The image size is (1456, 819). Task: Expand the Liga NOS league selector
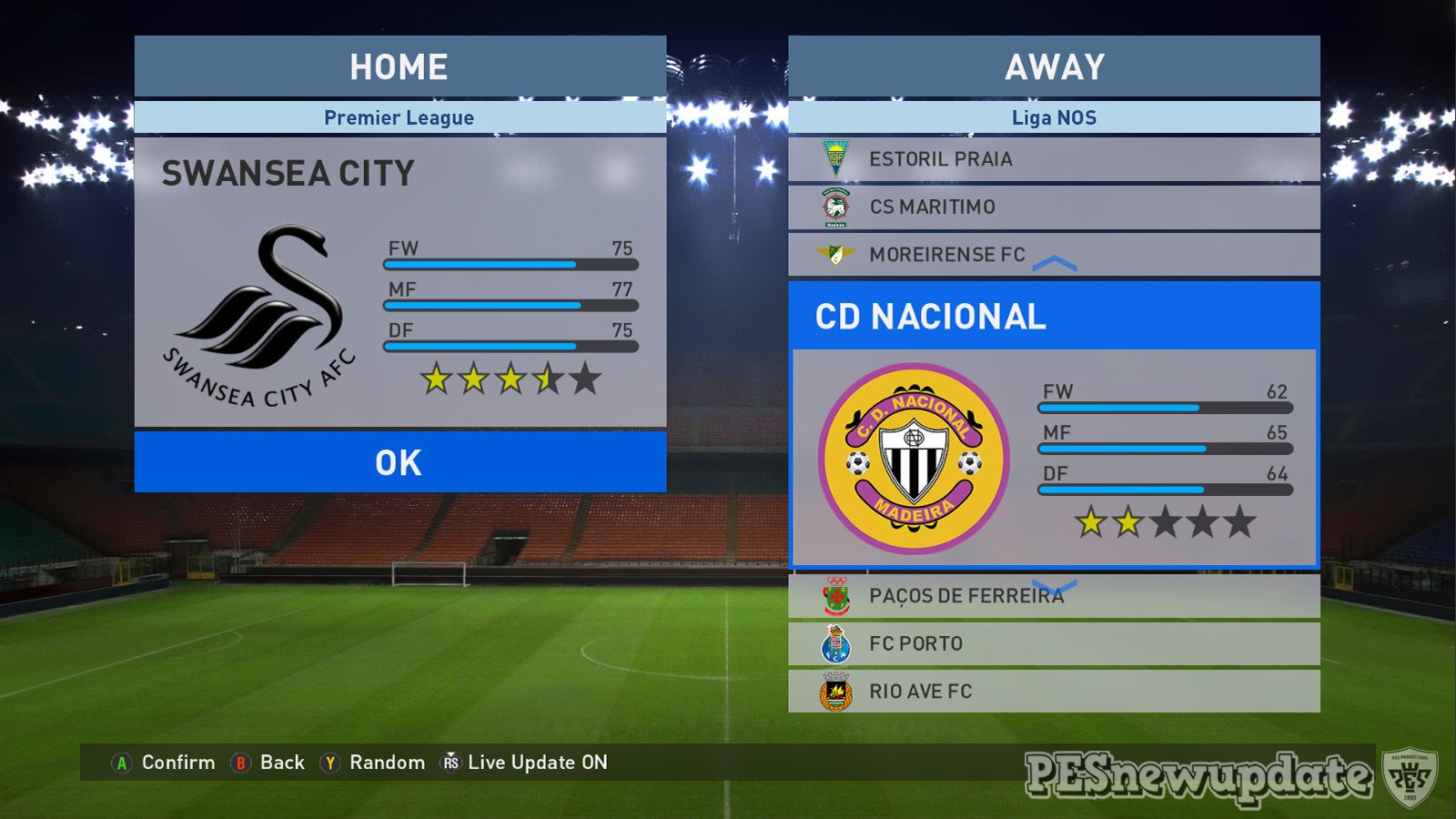click(x=1053, y=116)
